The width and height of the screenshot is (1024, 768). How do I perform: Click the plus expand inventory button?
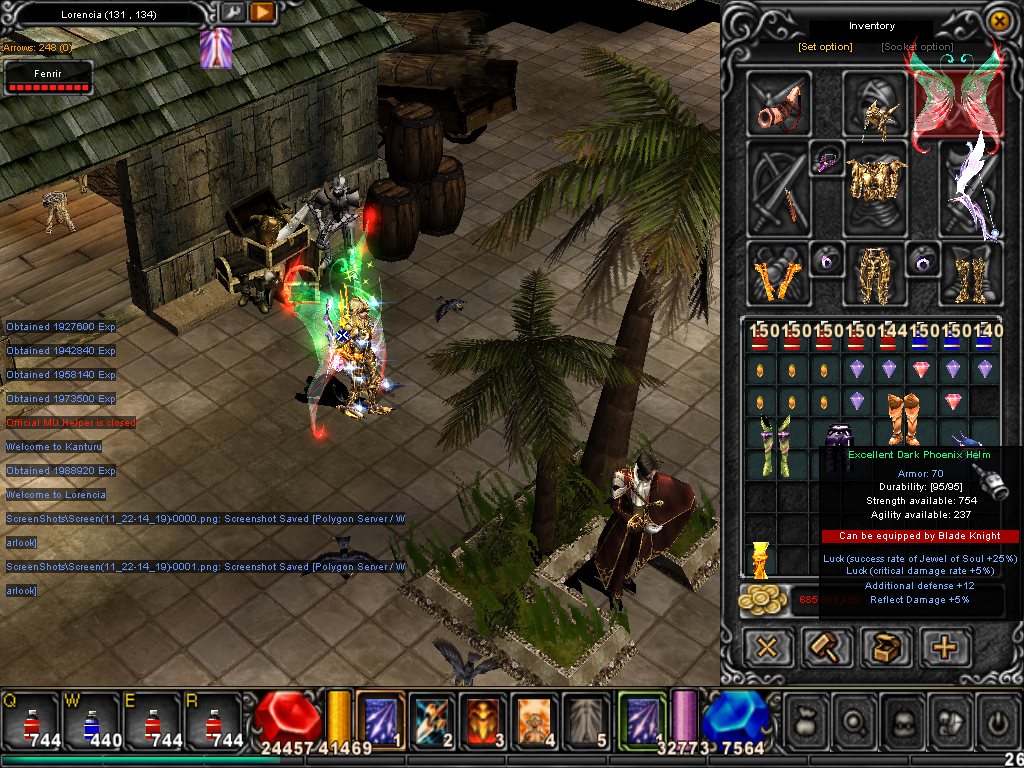[x=944, y=647]
